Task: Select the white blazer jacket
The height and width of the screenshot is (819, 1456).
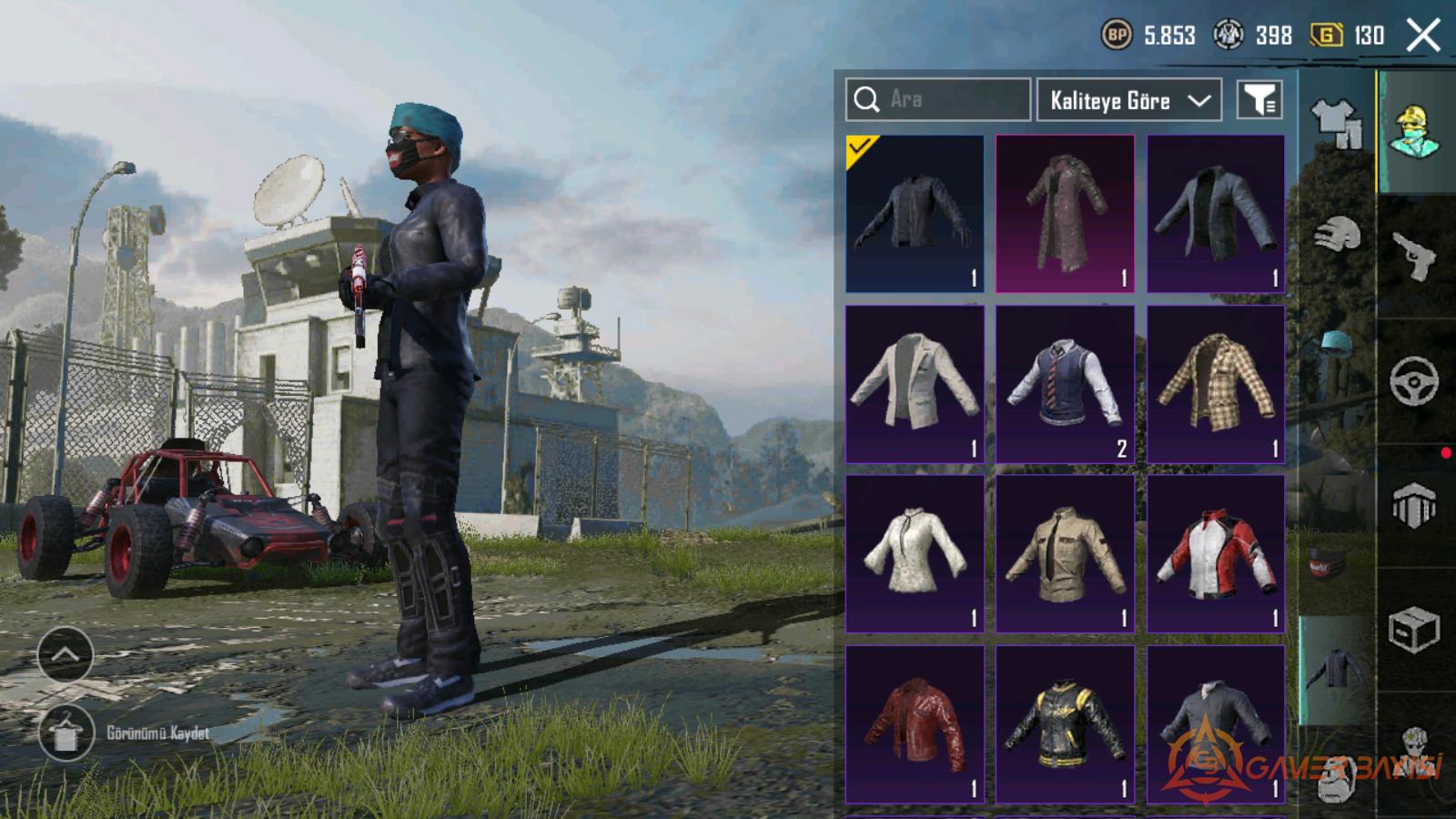Action: [x=915, y=384]
